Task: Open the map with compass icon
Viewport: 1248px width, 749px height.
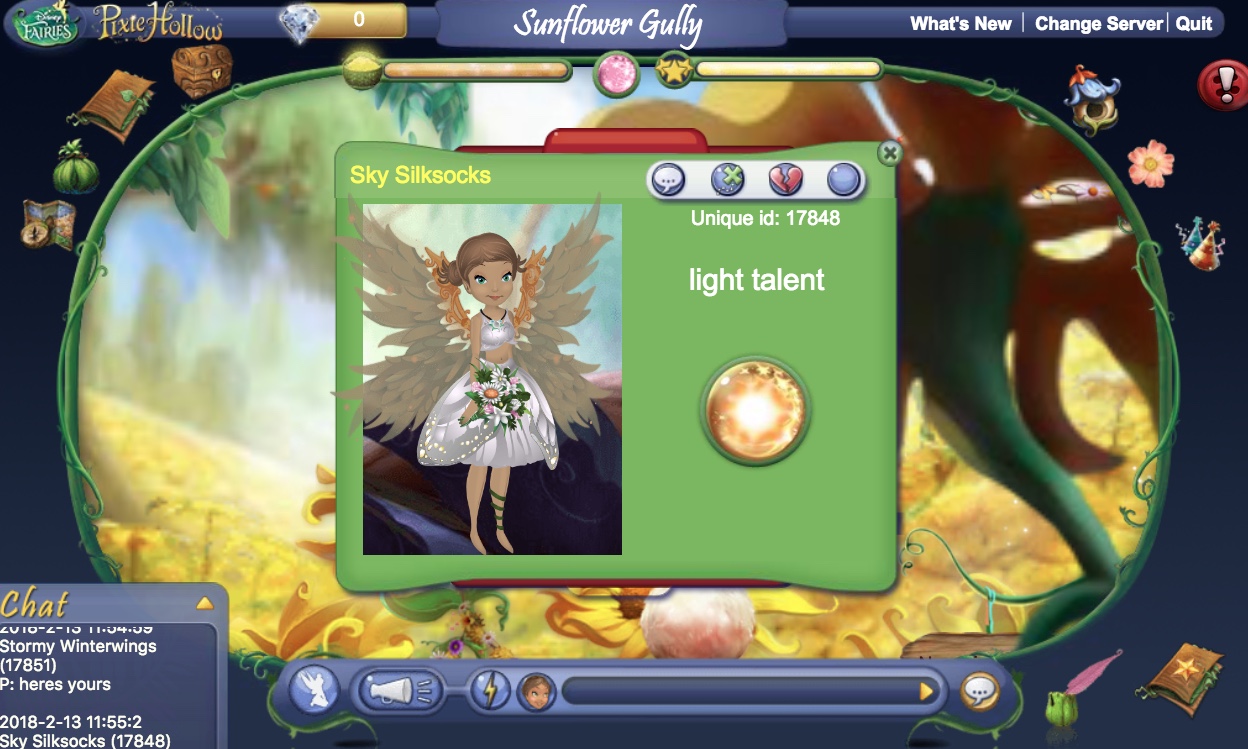Action: (48, 224)
